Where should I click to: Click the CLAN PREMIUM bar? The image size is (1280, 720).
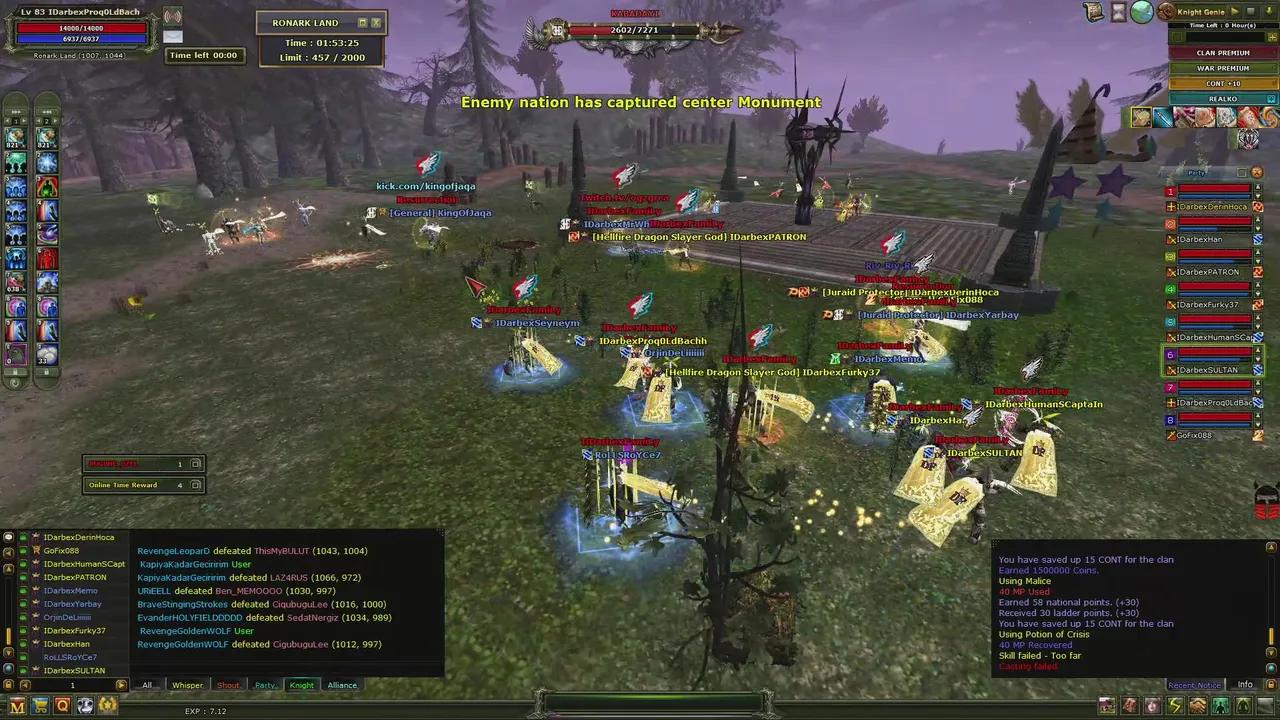coord(1222,53)
